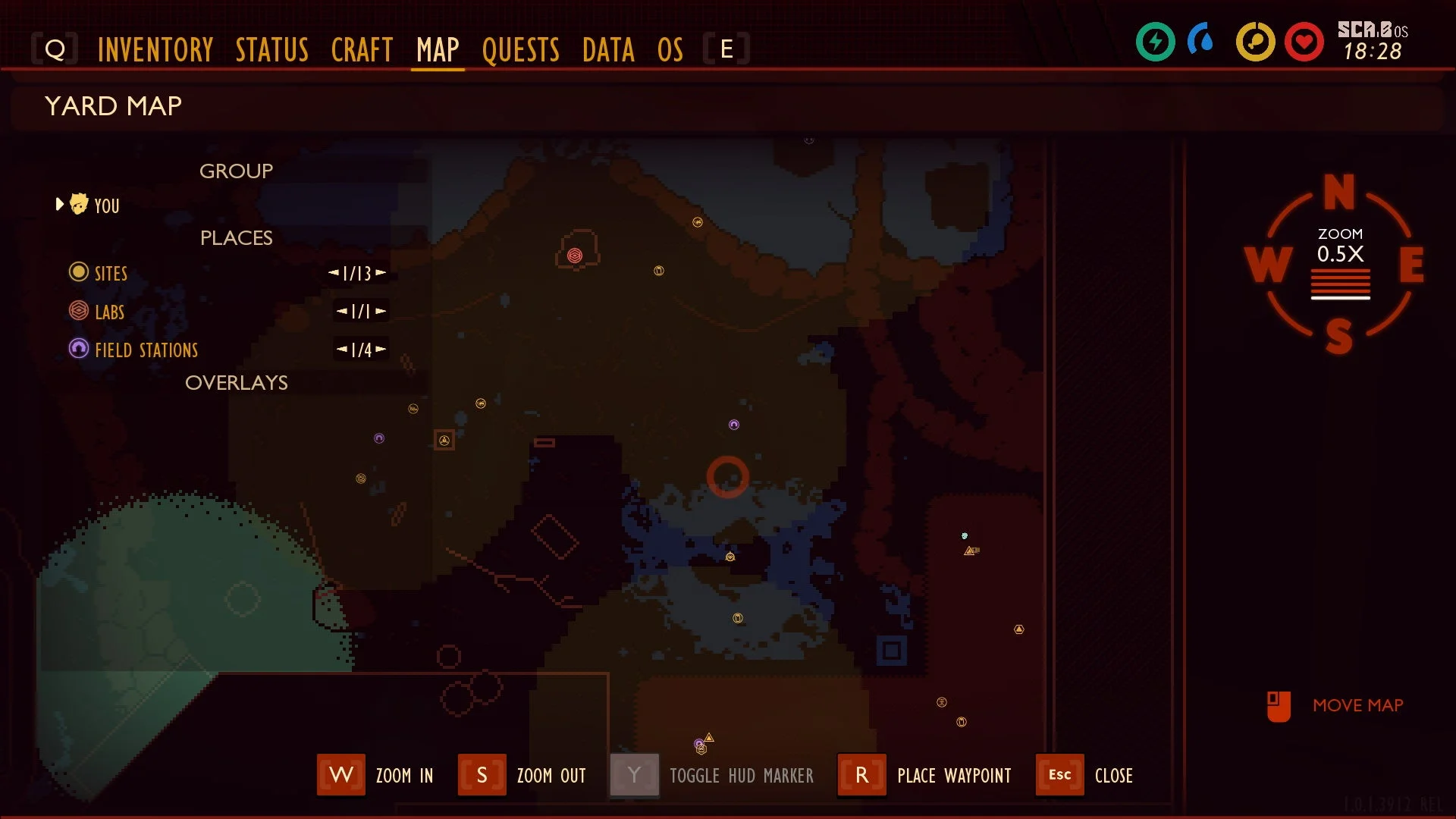Expand the Overlays section

coord(236,383)
